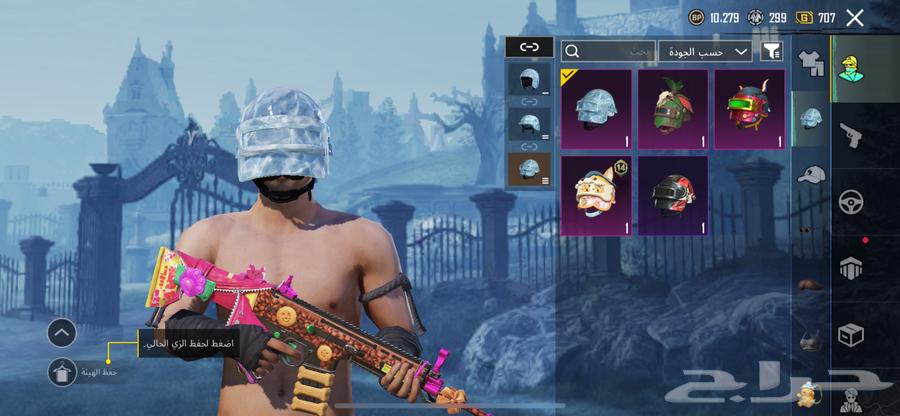Close the inventory screen
Viewport: 900px width, 416px height.
[854, 17]
